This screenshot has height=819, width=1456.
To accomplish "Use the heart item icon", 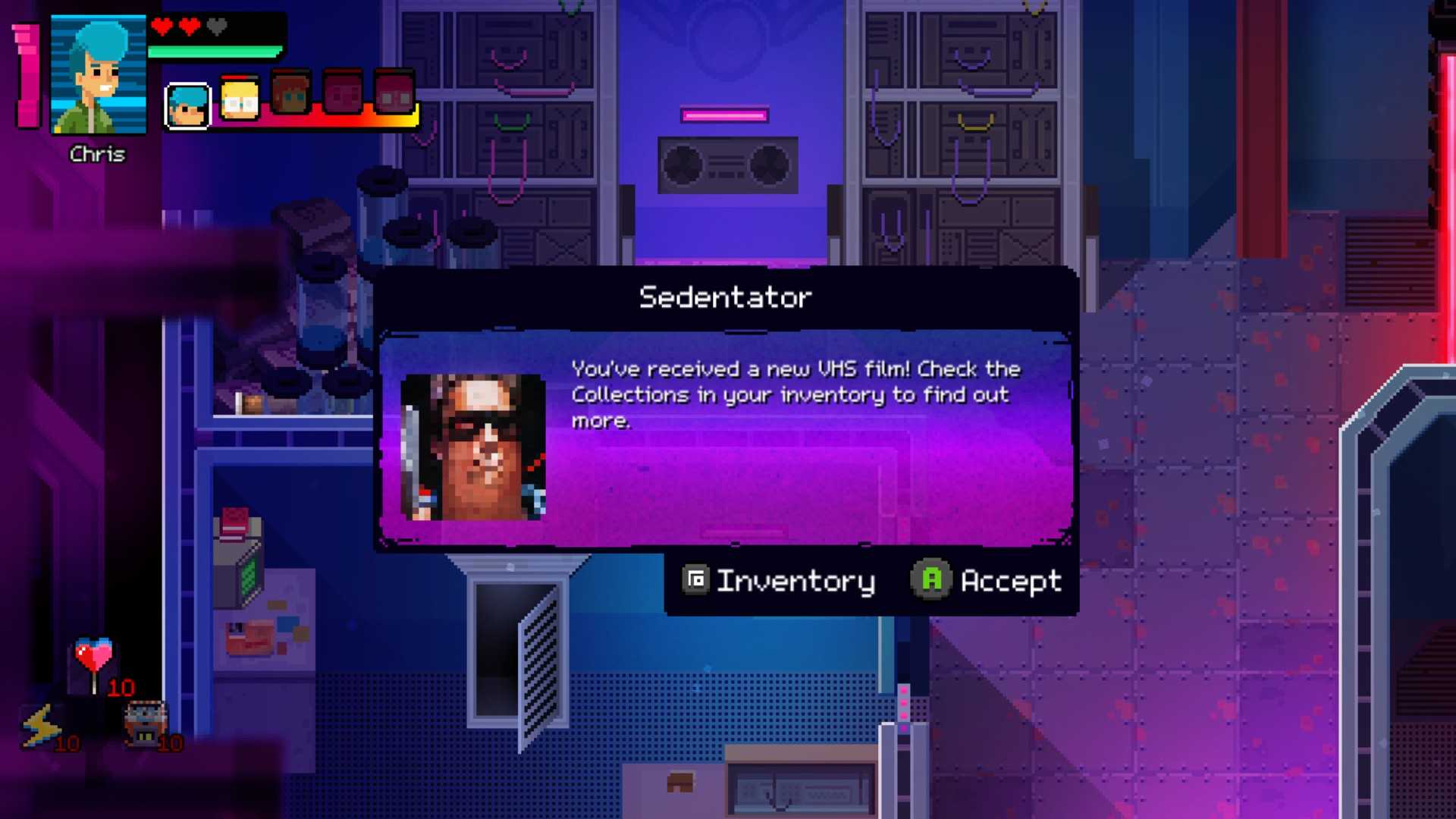I will tap(94, 657).
